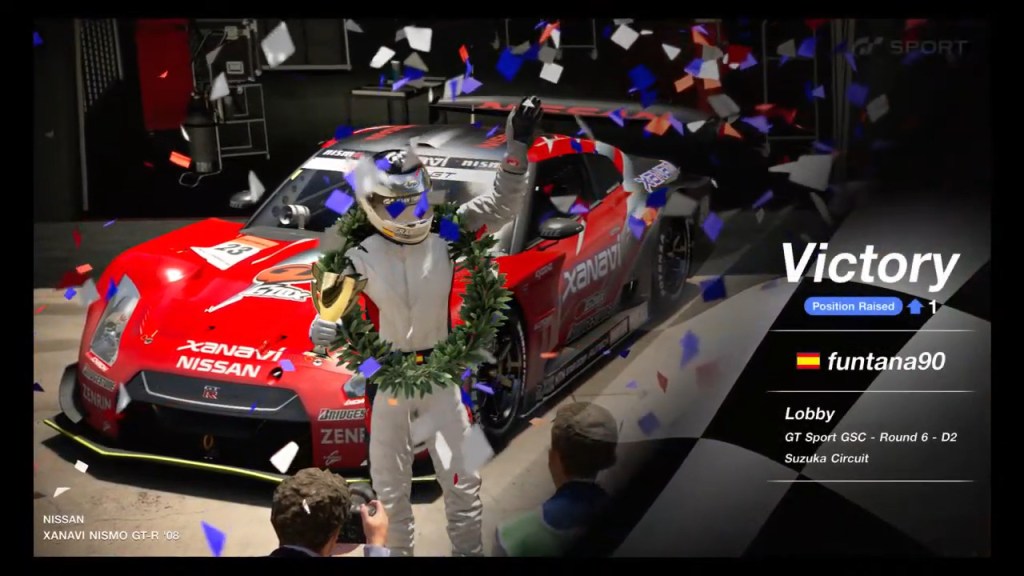
Task: Click the Position Raised badge
Action: click(852, 307)
